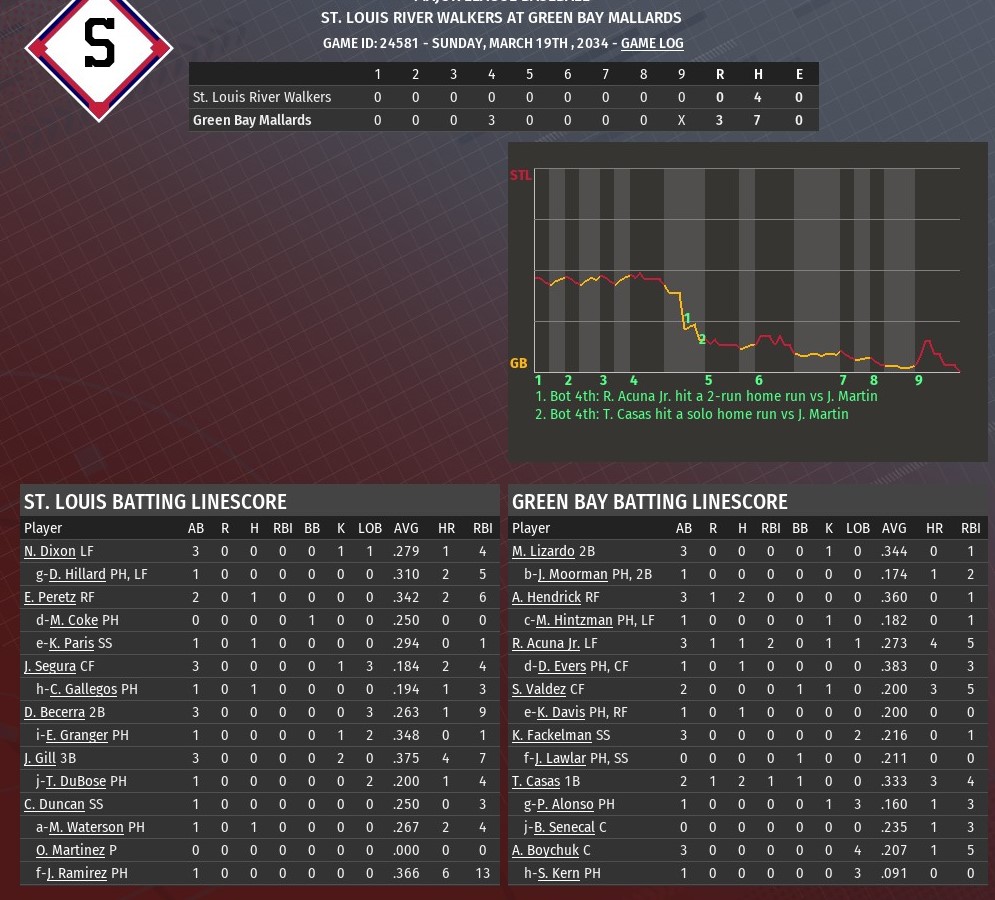View D. Hillard's player profile
995x900 pixels.
[x=77, y=574]
